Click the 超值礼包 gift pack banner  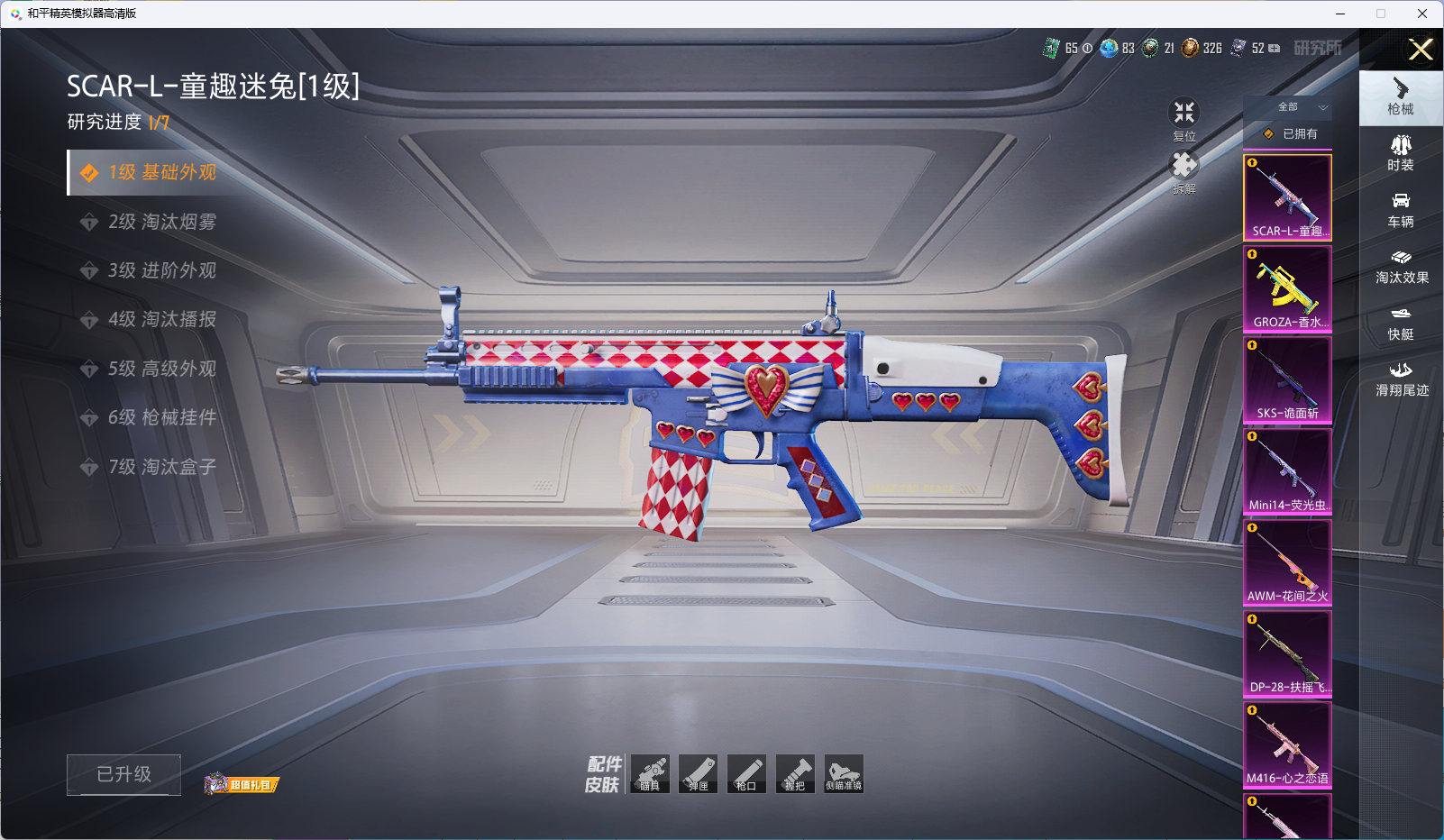click(242, 784)
